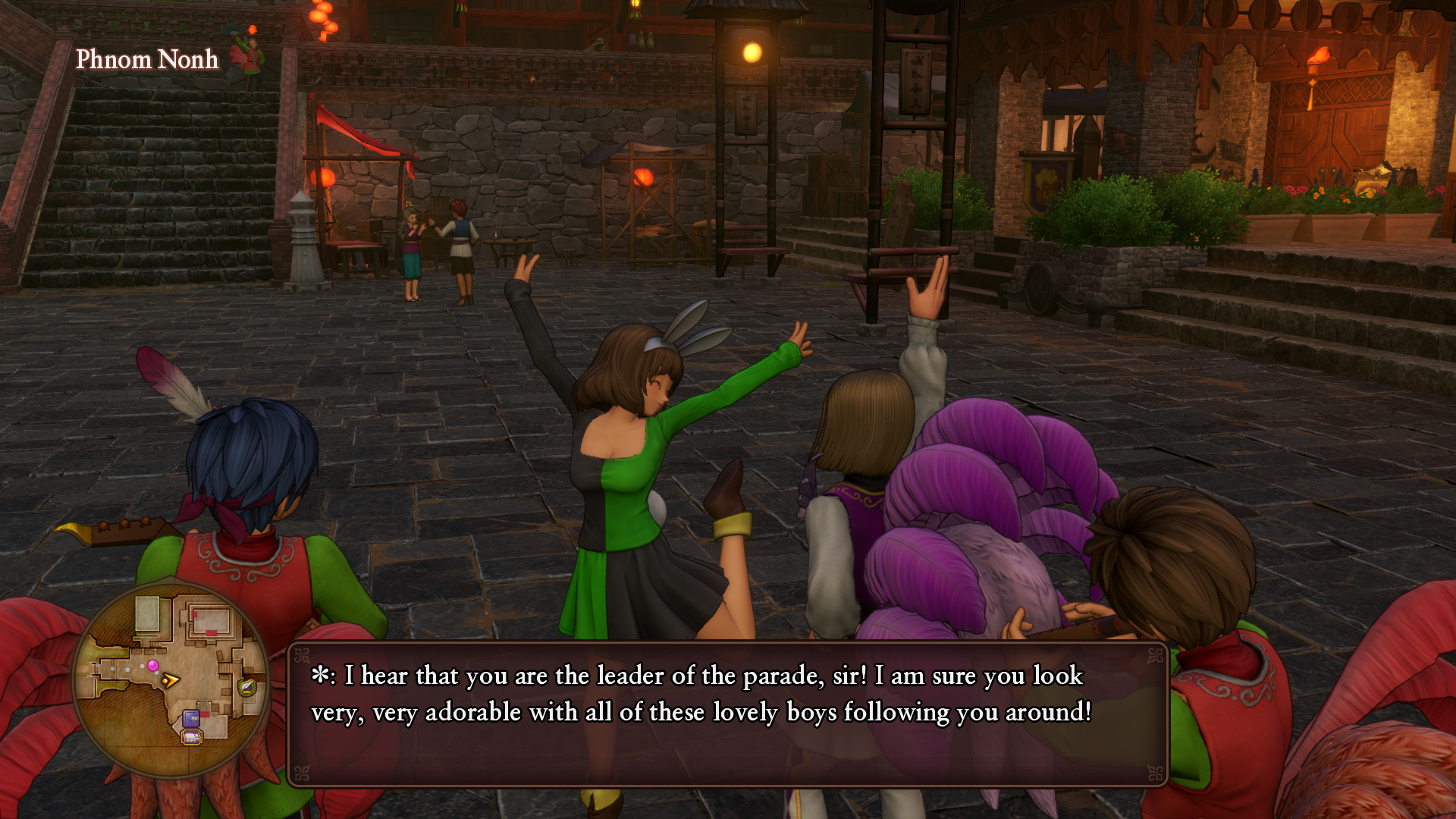
Task: Select the pink quest marker on minimap
Action: coord(153,666)
